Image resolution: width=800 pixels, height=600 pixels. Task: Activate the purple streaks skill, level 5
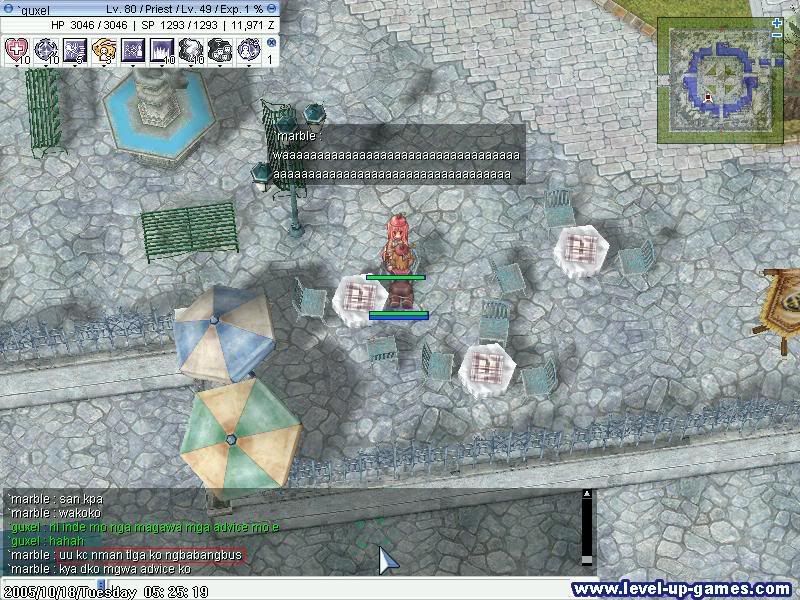tap(75, 48)
